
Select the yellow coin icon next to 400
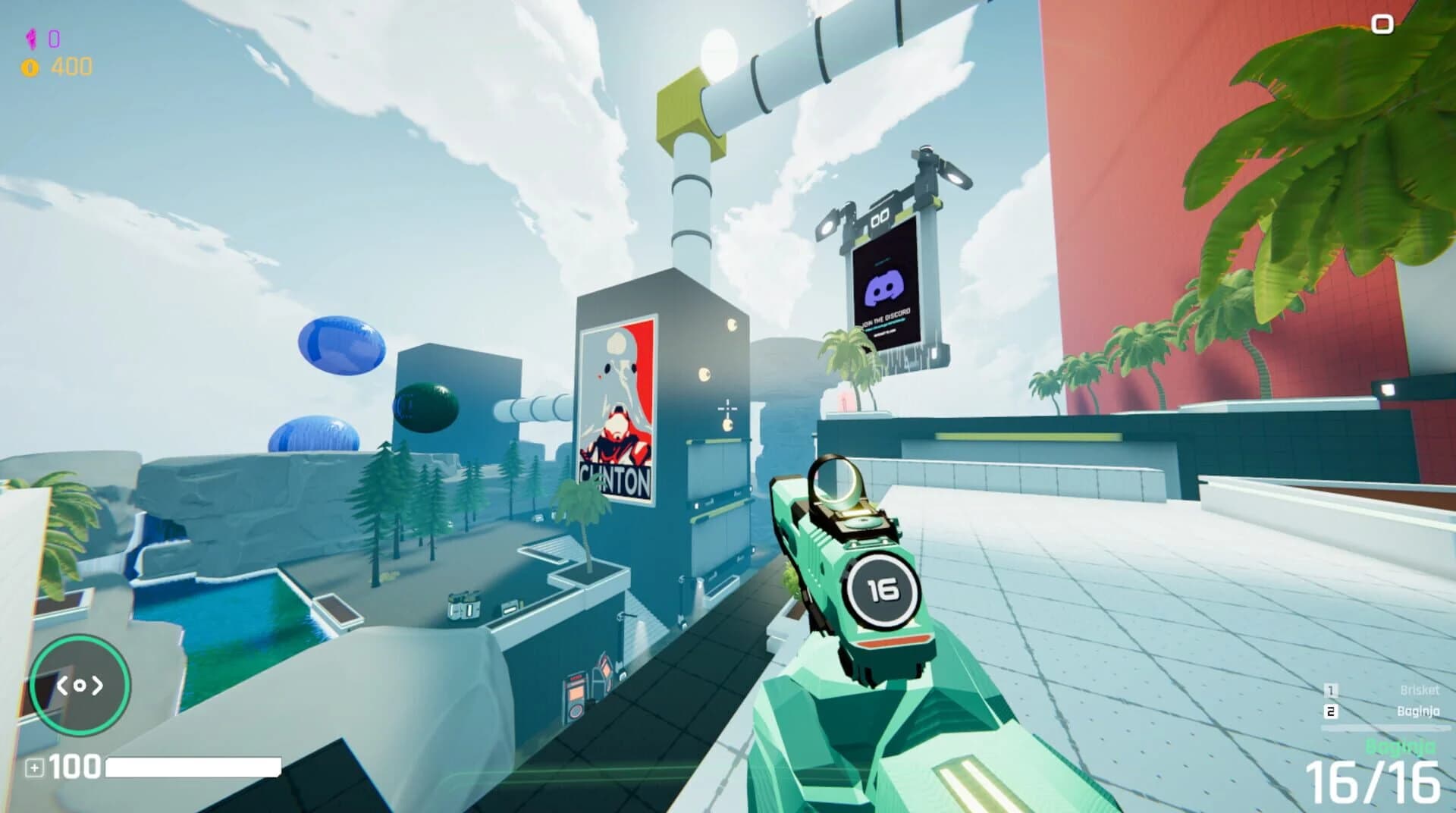tap(29, 66)
